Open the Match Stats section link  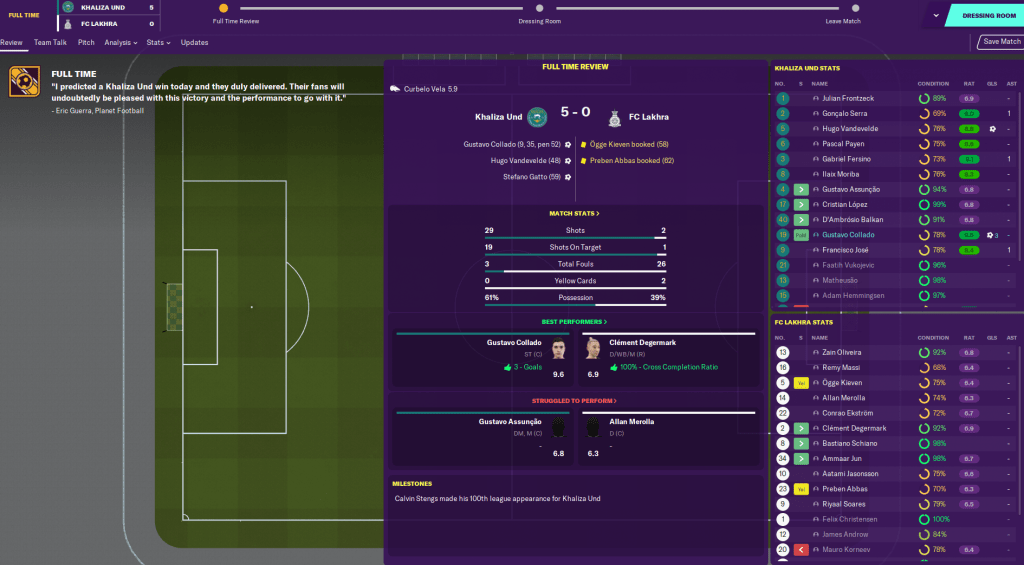[574, 213]
